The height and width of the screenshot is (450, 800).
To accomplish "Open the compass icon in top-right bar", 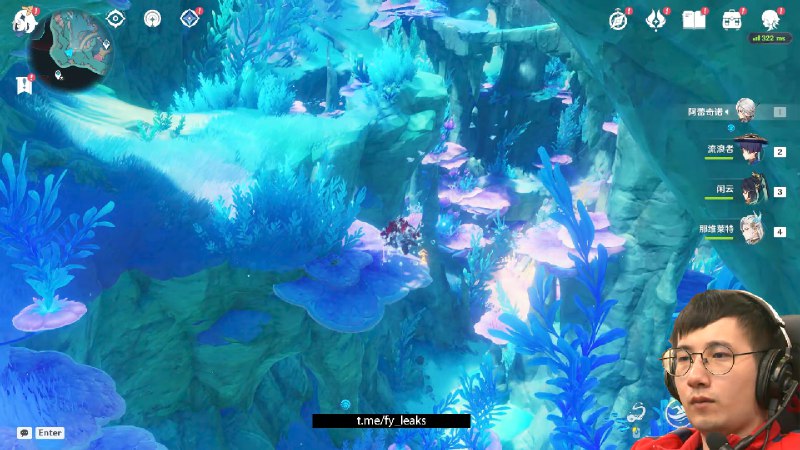I will (619, 19).
